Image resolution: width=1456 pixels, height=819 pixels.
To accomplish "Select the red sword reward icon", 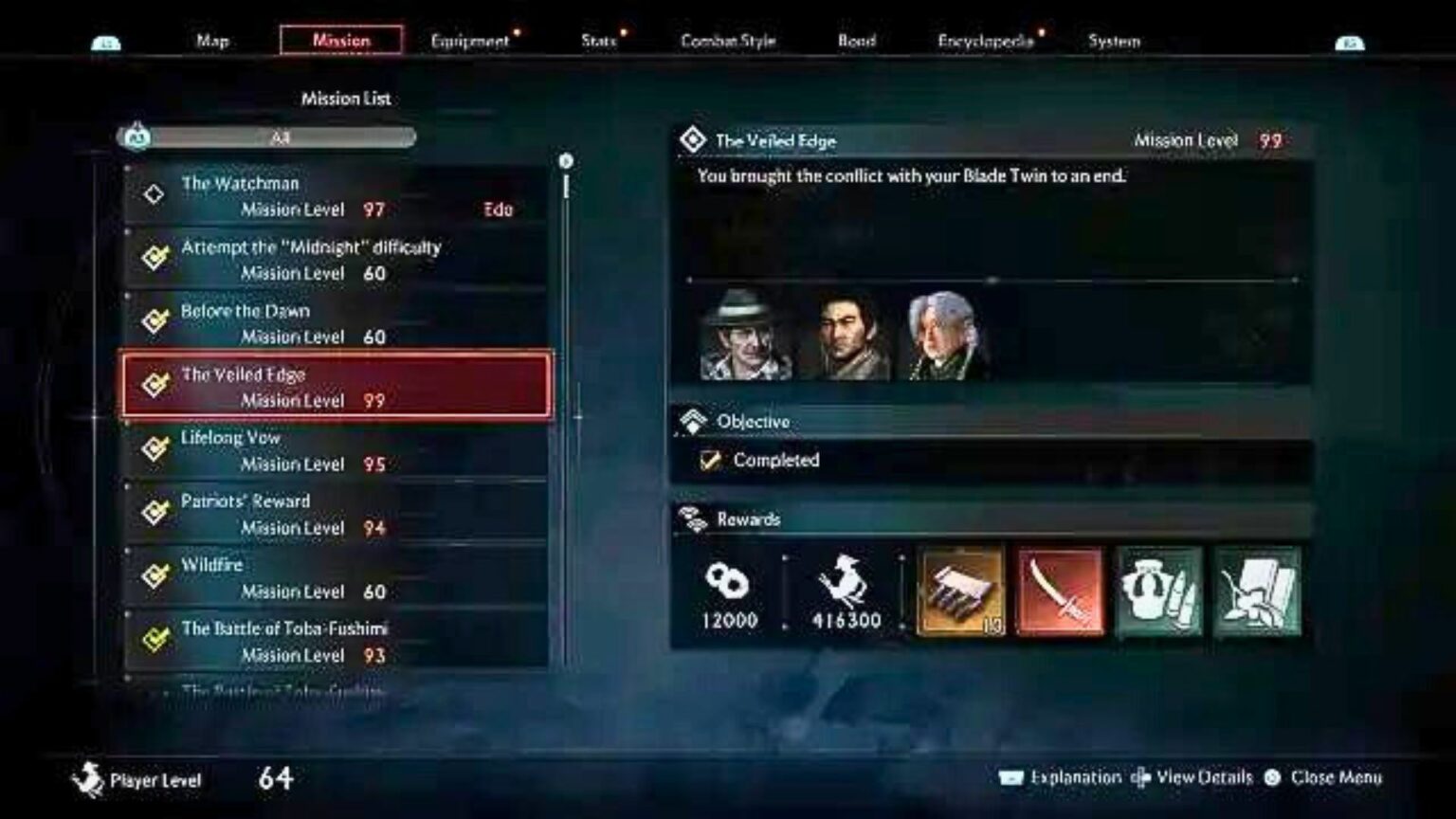I will [x=1059, y=592].
